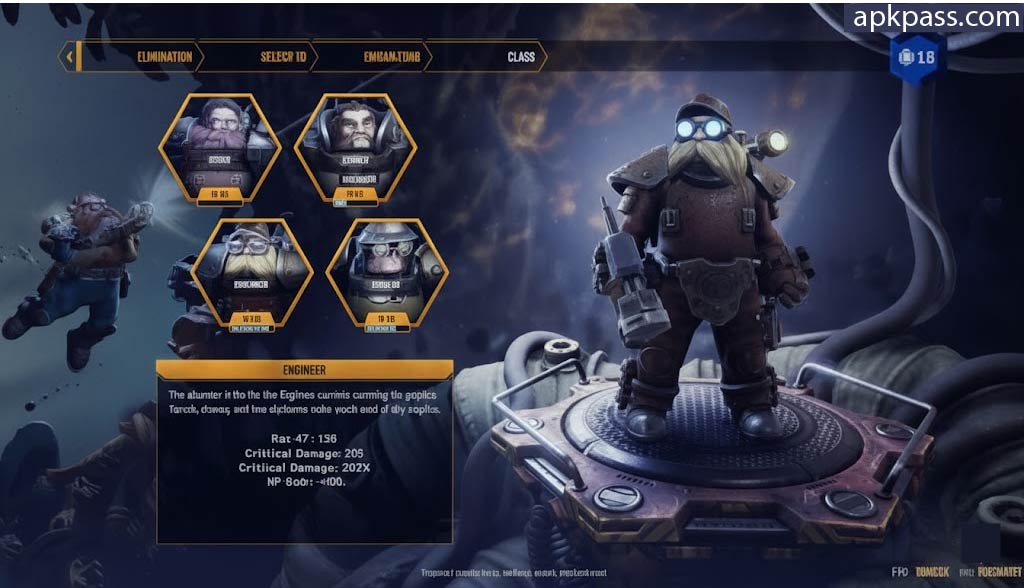Image resolution: width=1024 pixels, height=588 pixels.
Task: Choose the helmeted dwarf with goggles portrait
Action: [x=386, y=272]
